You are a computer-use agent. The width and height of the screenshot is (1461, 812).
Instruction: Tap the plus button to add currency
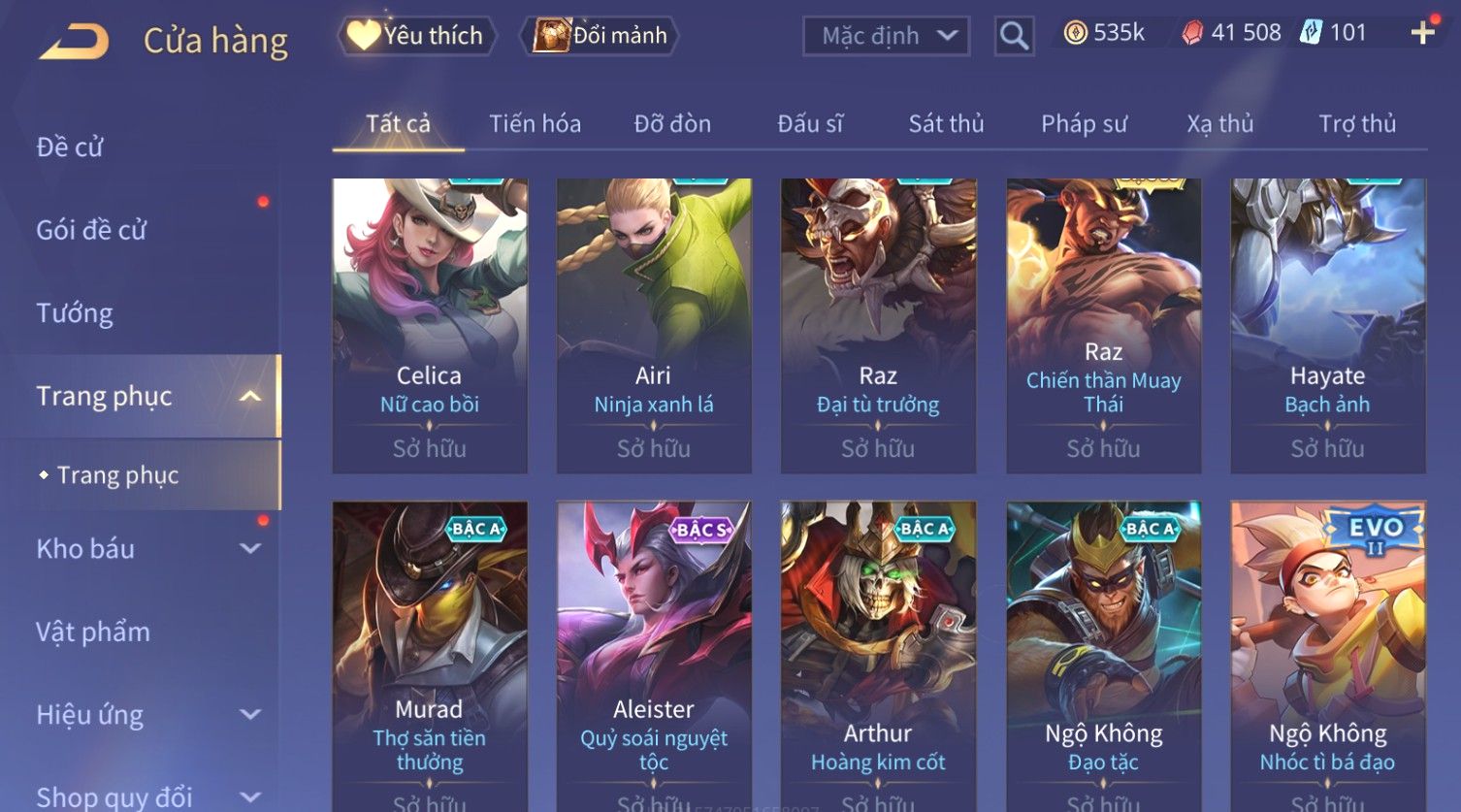tap(1422, 33)
